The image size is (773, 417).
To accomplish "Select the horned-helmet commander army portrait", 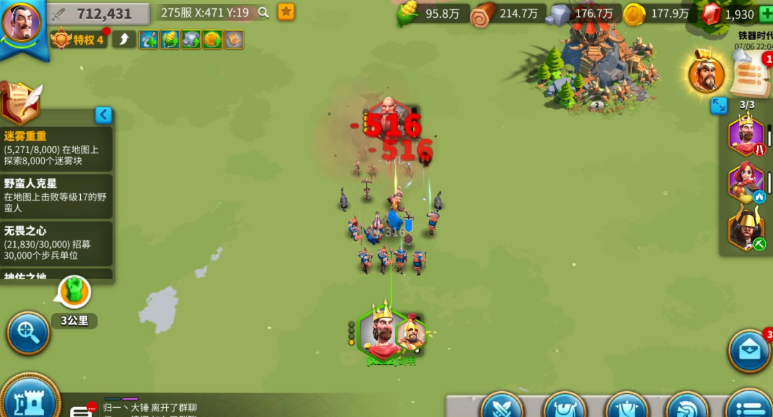I will pos(745,229).
